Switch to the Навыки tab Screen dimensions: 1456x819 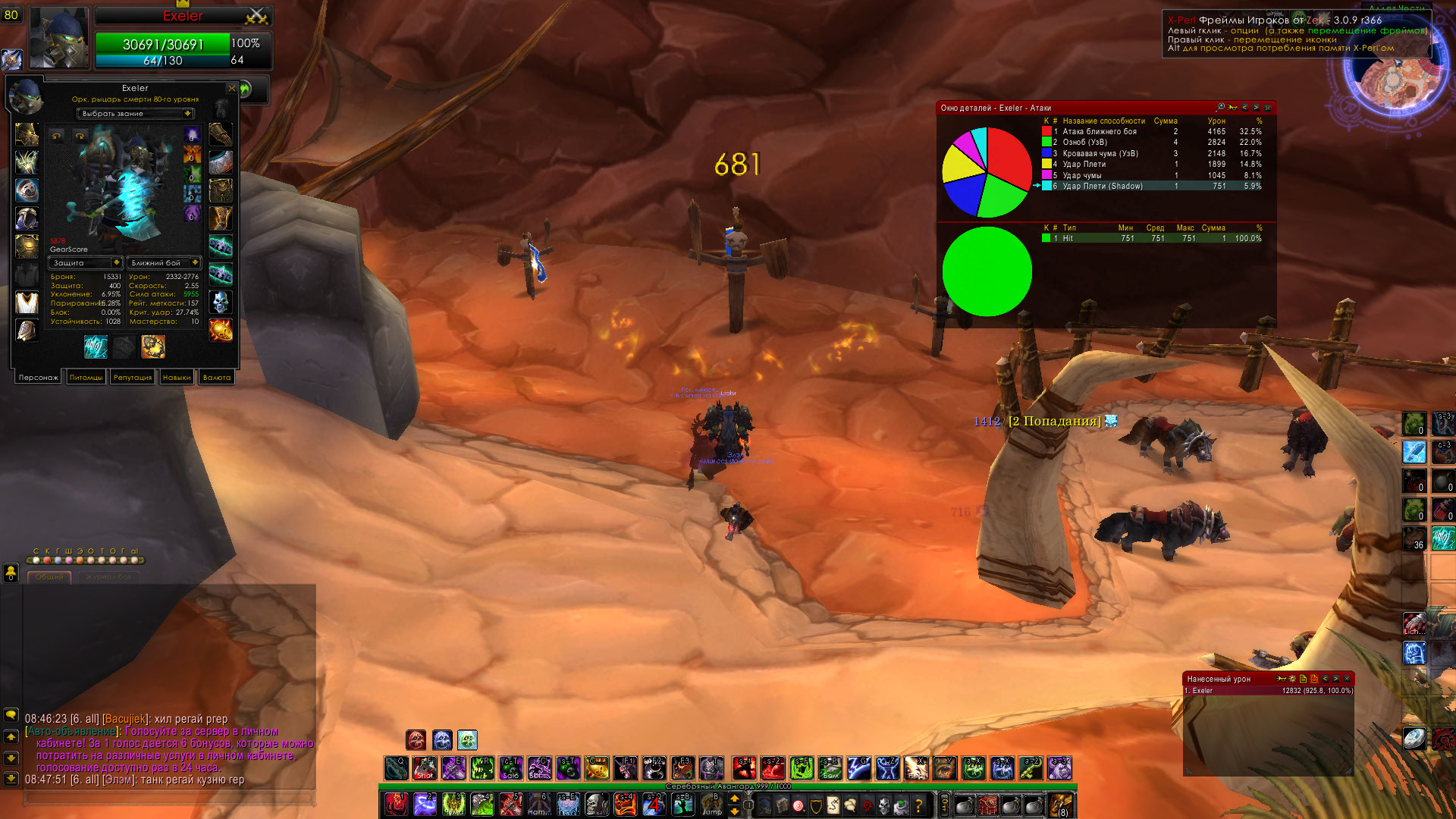click(177, 378)
